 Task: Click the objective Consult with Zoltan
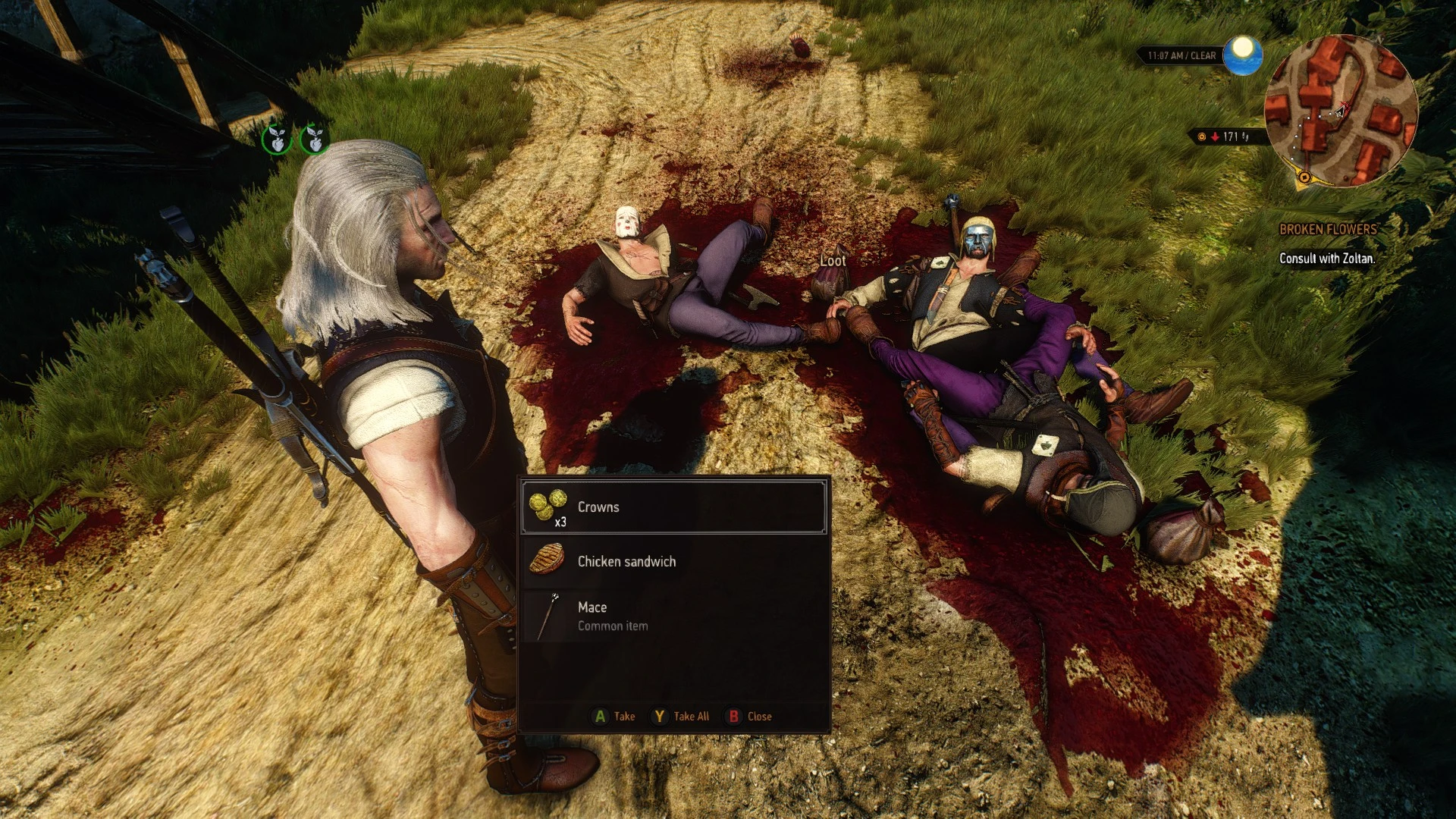[x=1326, y=258]
